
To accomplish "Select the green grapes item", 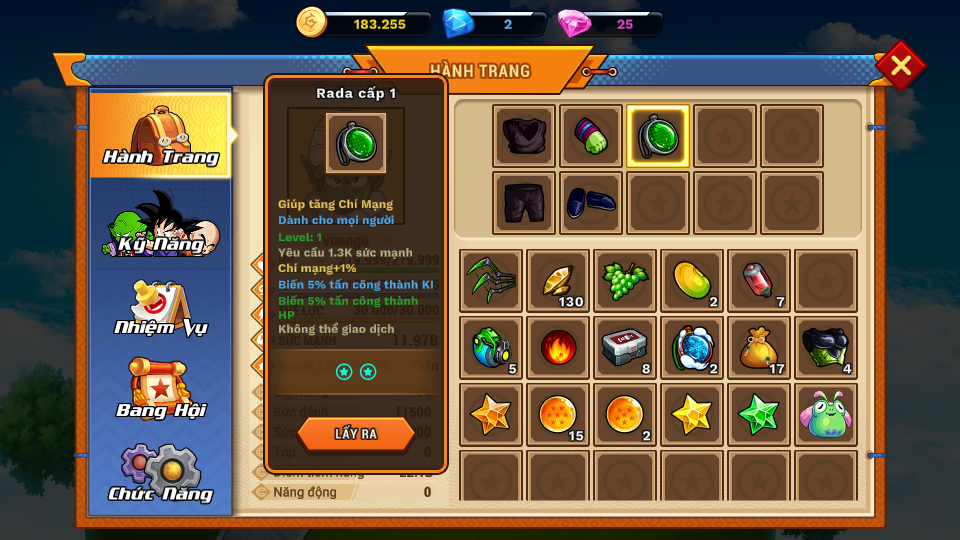I will coord(625,281).
